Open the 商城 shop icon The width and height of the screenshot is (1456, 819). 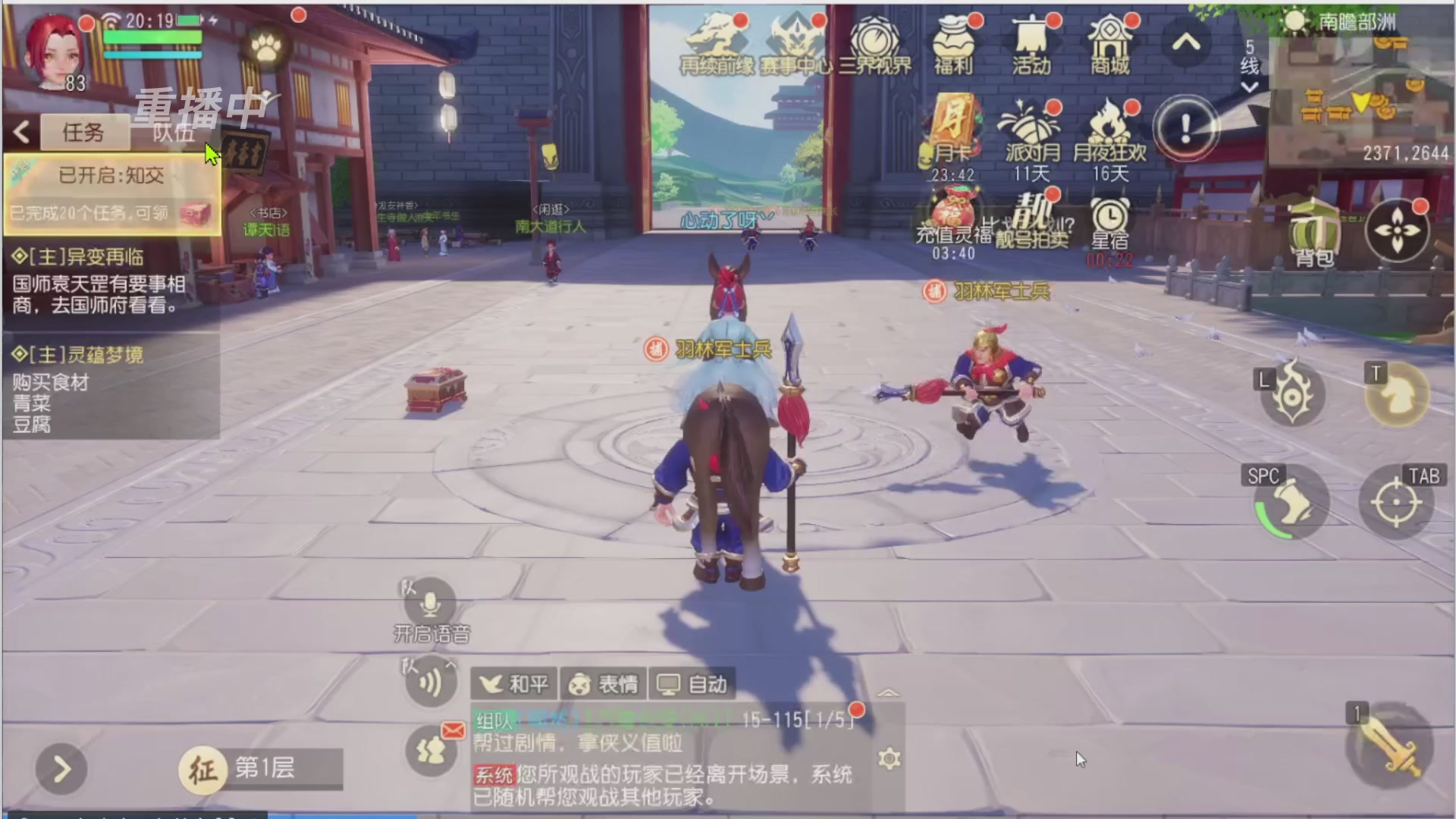click(1110, 42)
